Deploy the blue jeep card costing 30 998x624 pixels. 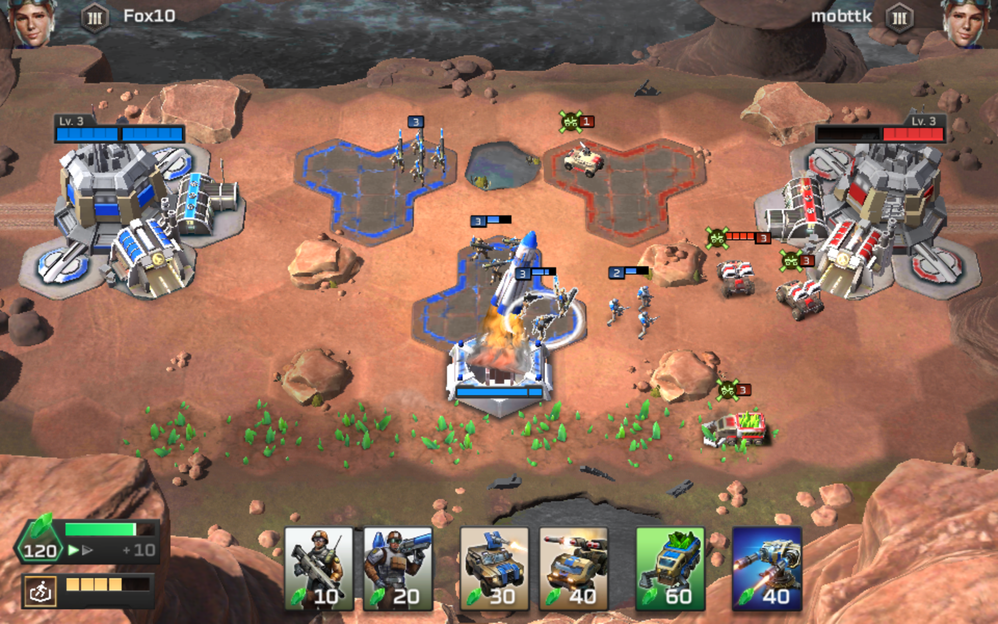[494, 568]
